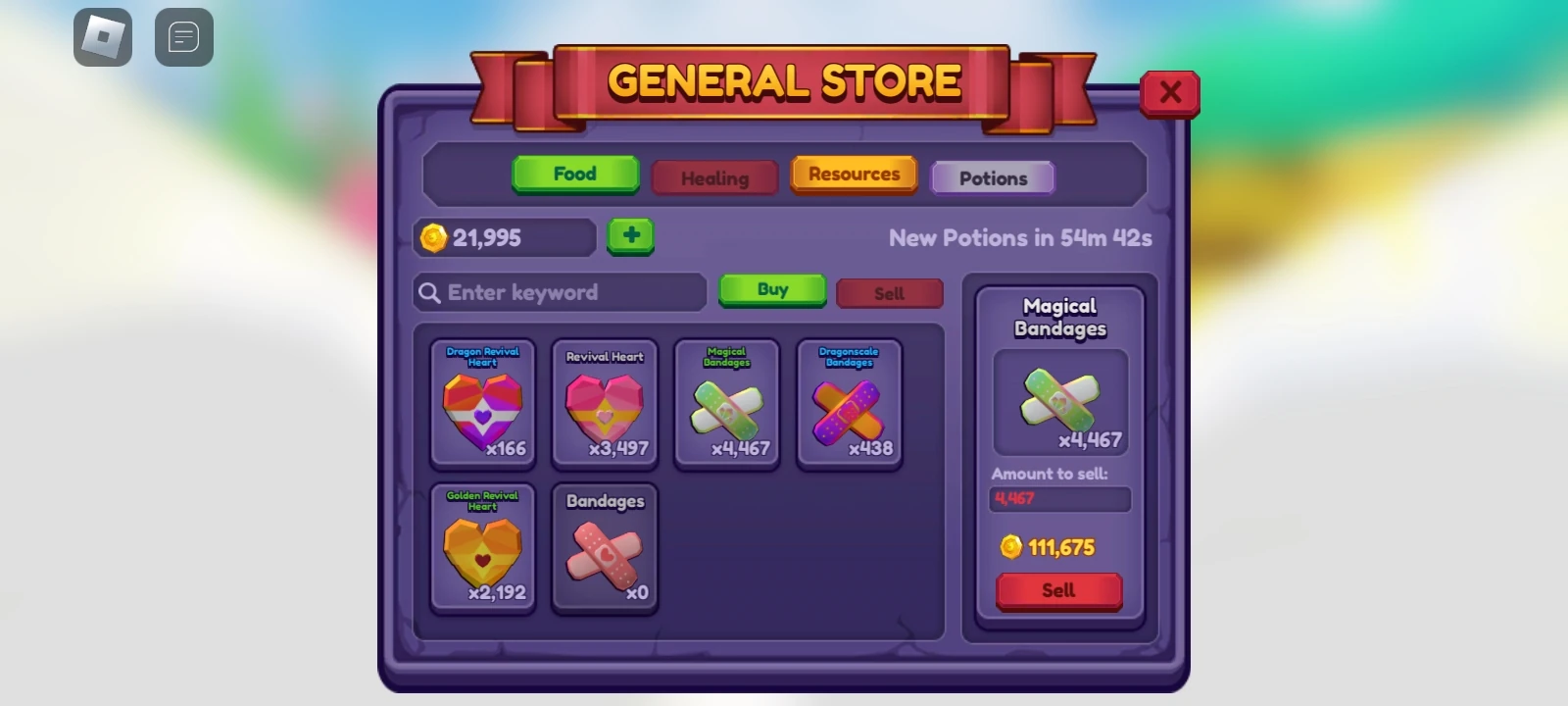This screenshot has height=706, width=1568.
Task: Select the empty Bandages item slot
Action: point(605,549)
